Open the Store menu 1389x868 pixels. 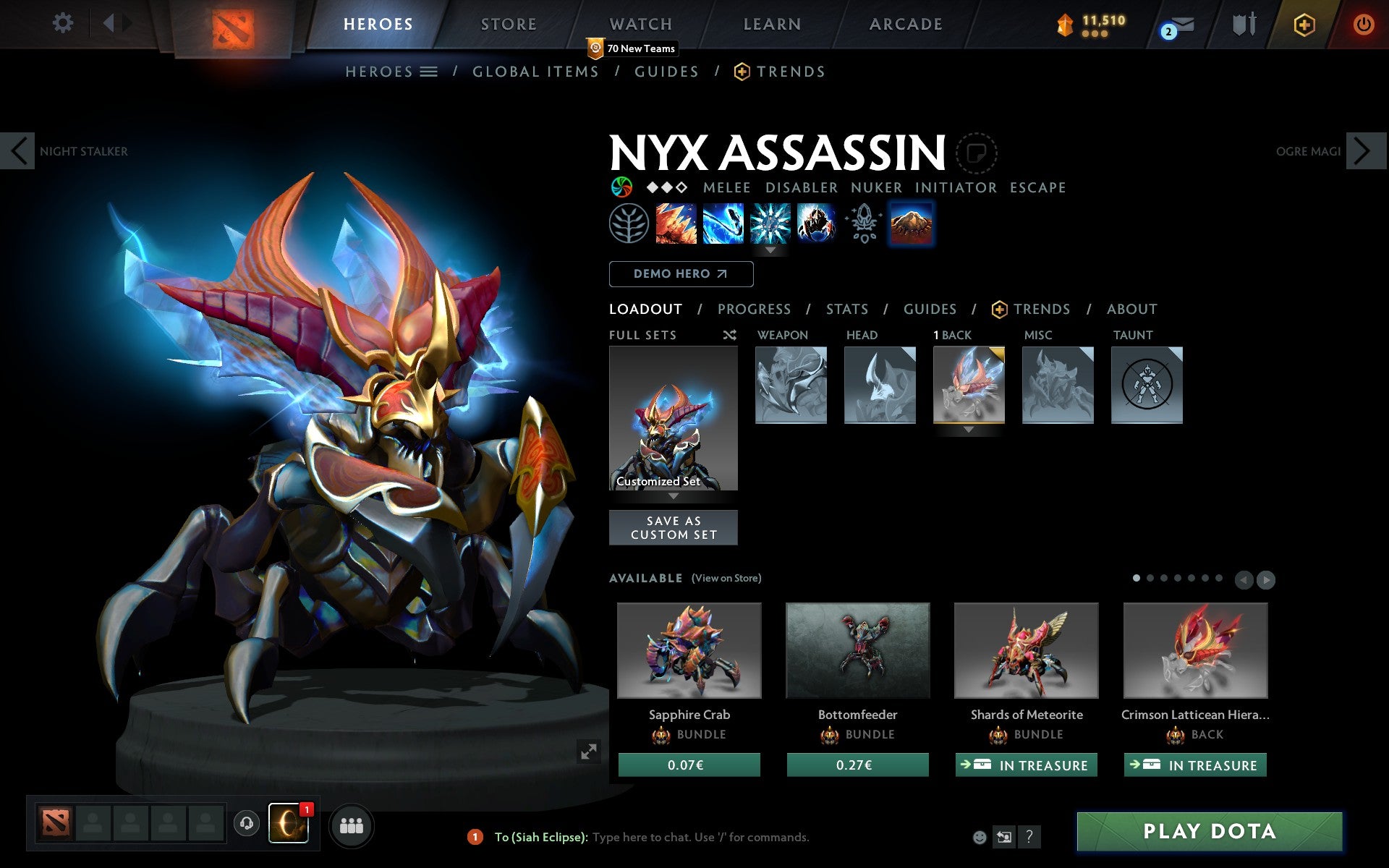click(x=509, y=25)
